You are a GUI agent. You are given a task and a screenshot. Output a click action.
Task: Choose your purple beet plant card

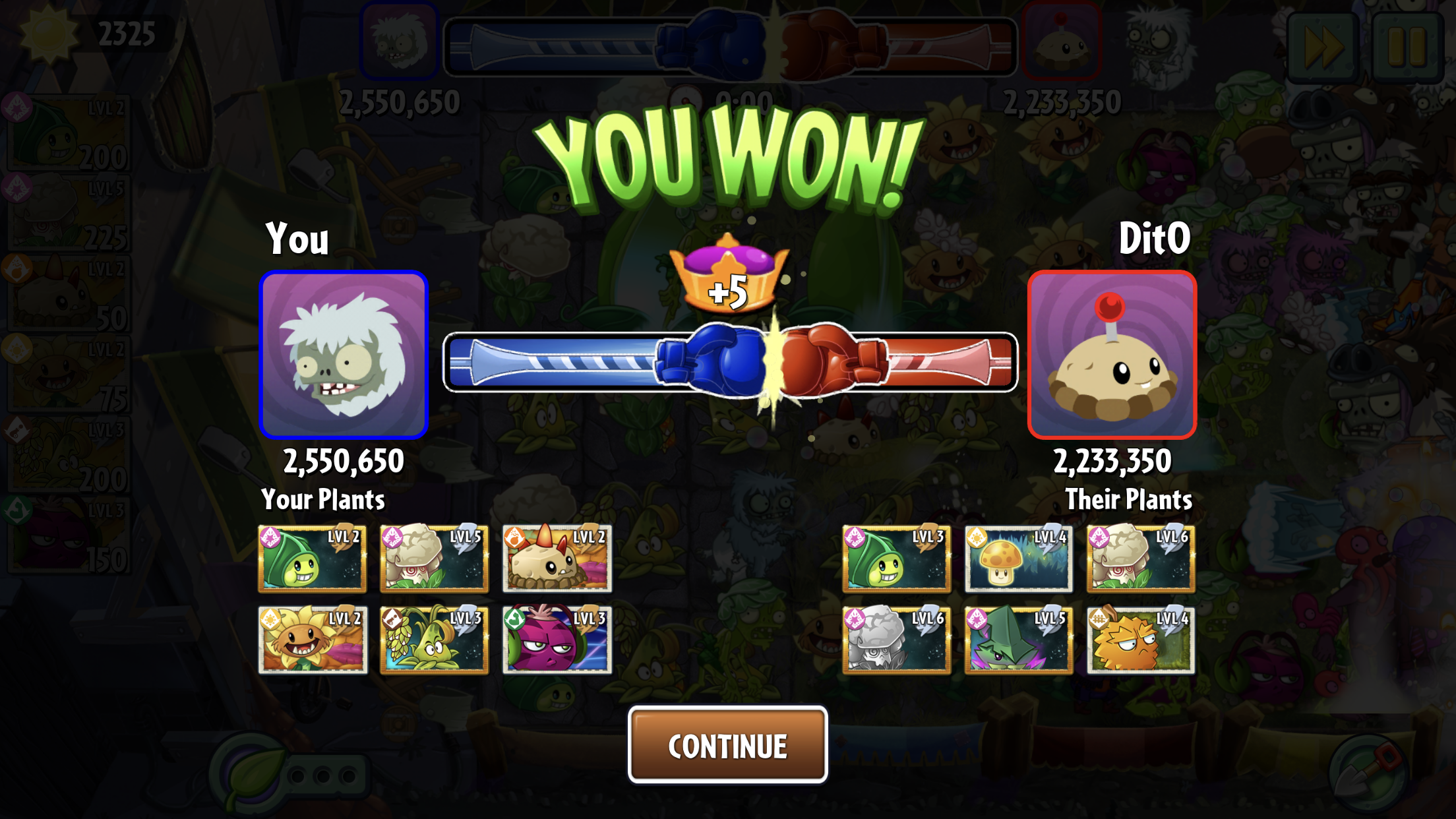(x=557, y=640)
